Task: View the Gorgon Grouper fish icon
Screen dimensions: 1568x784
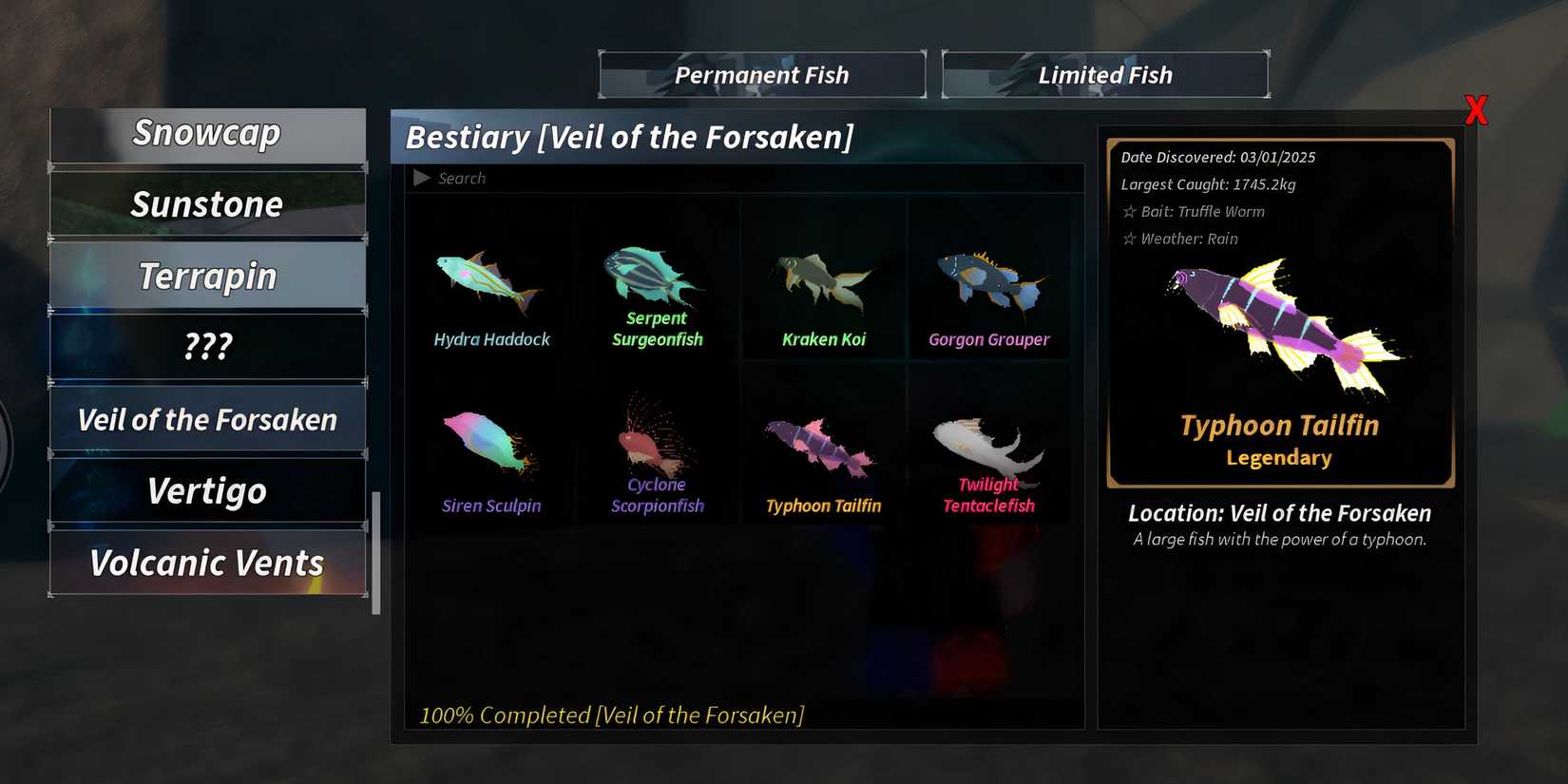Action: click(988, 280)
